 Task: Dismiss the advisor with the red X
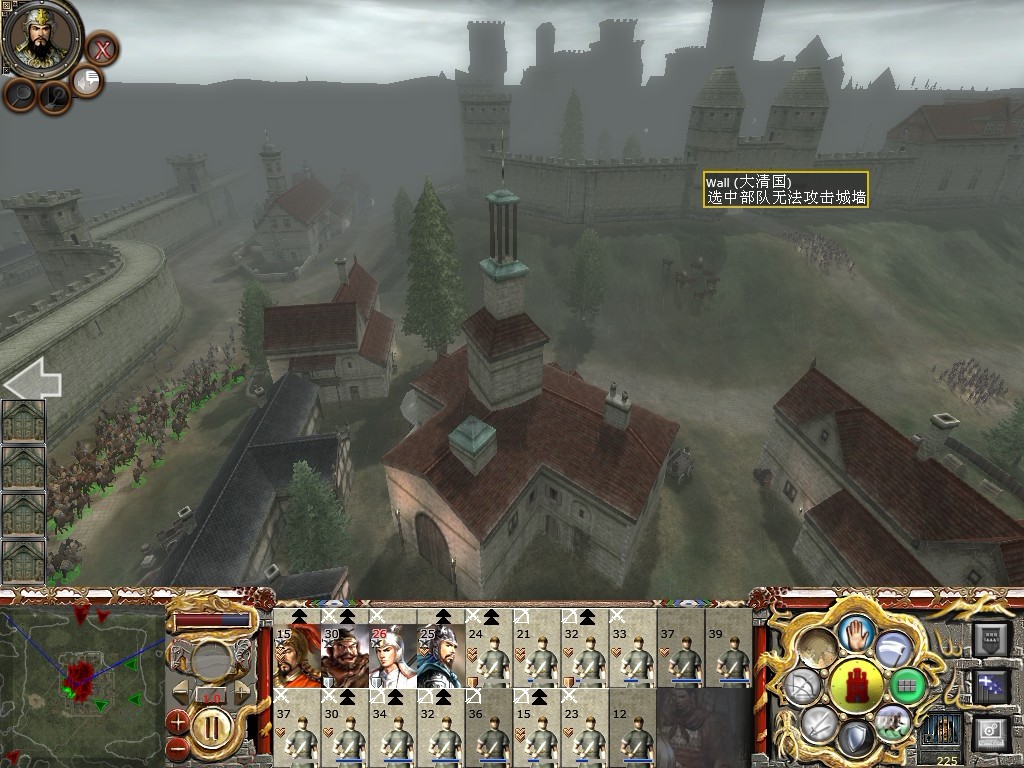click(101, 48)
